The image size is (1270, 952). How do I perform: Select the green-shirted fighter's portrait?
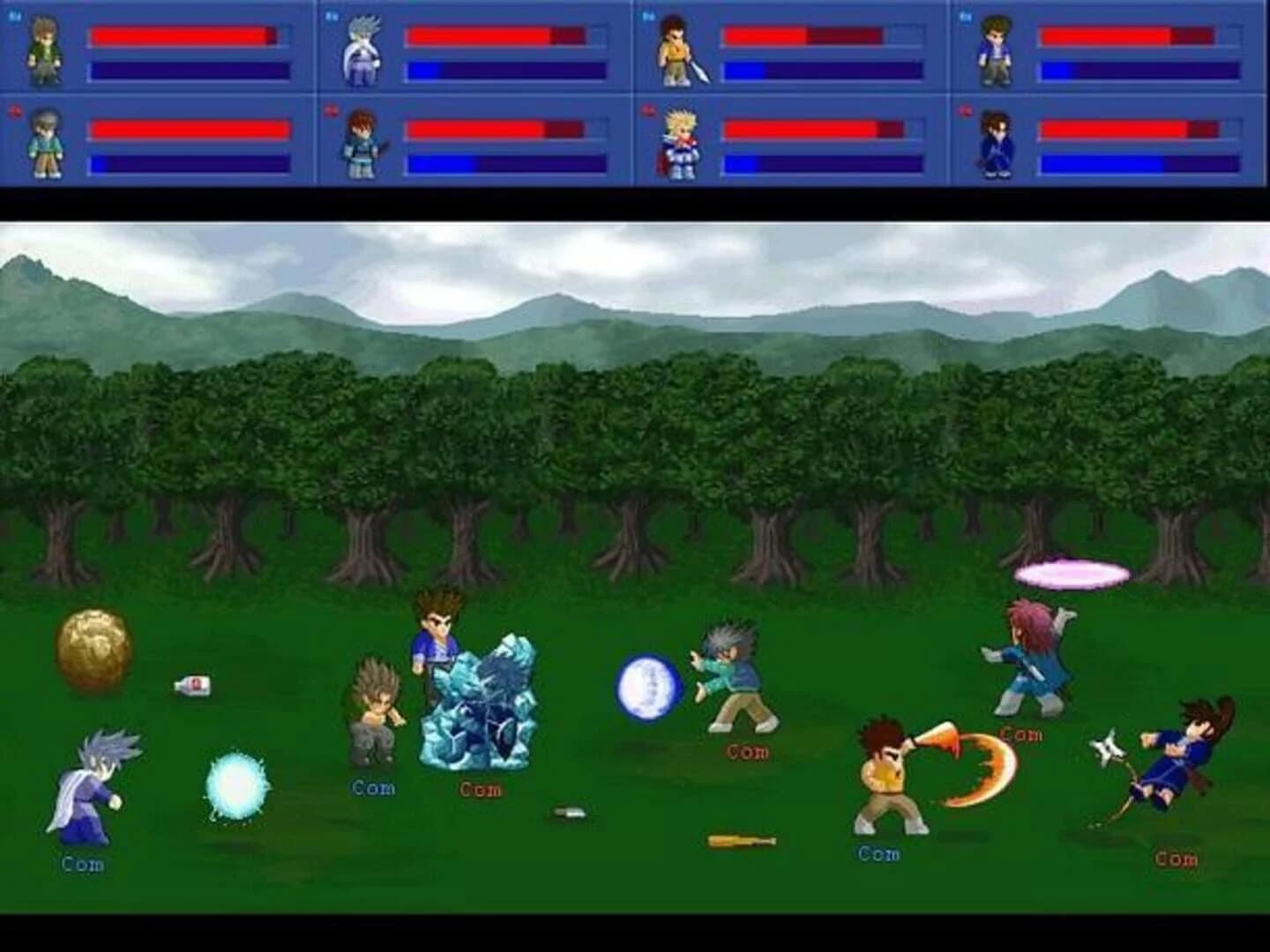click(x=44, y=48)
